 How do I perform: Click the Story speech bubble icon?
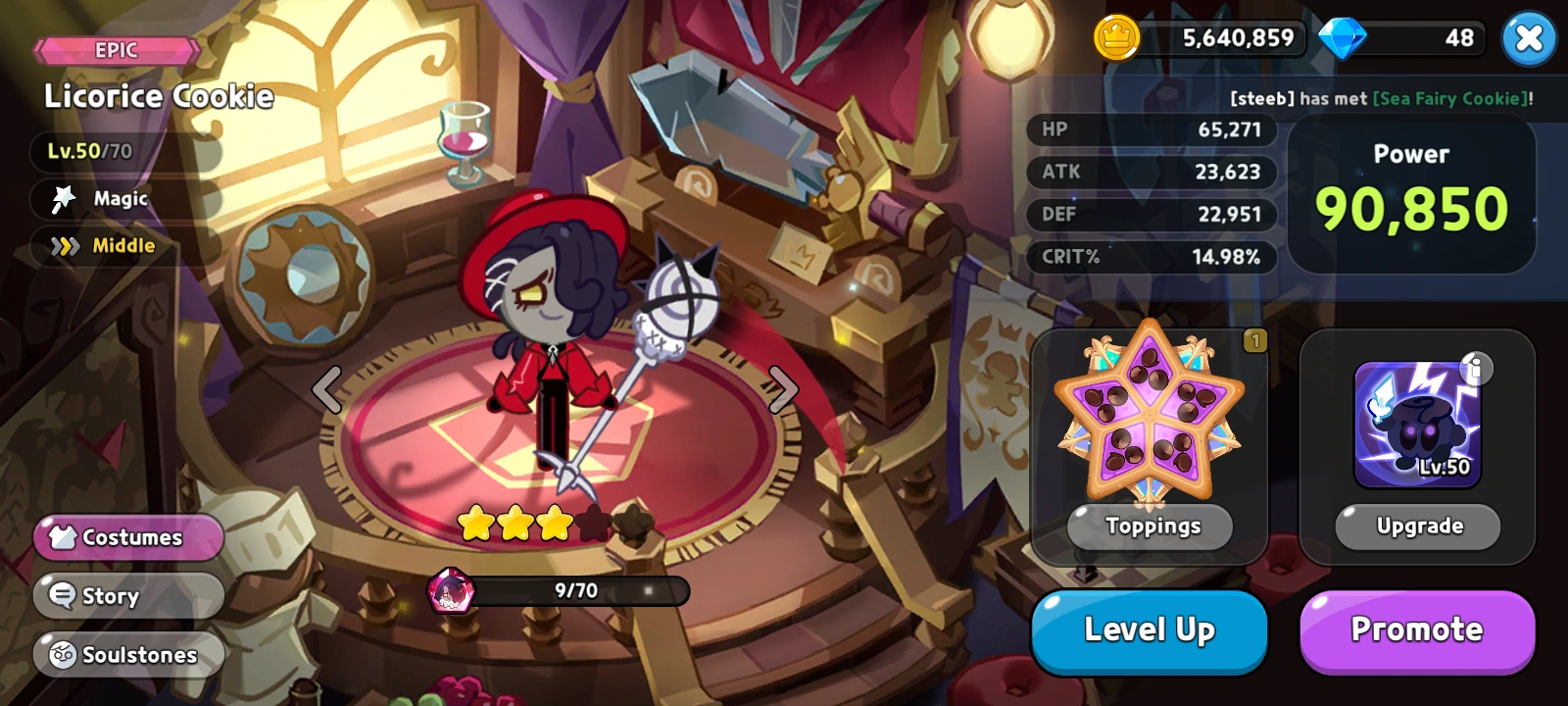tap(63, 595)
